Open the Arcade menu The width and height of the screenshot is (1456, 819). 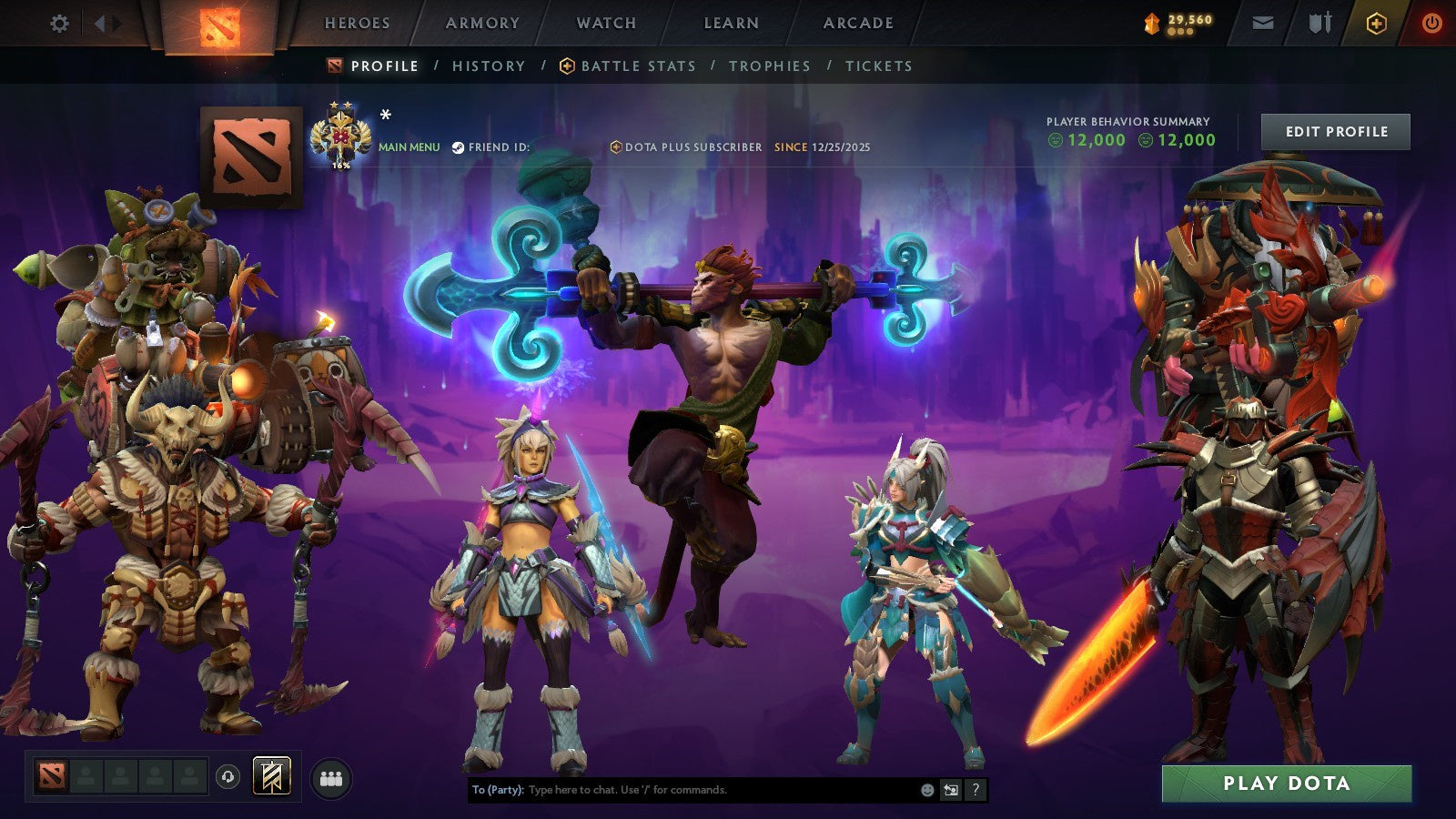pyautogui.click(x=858, y=24)
